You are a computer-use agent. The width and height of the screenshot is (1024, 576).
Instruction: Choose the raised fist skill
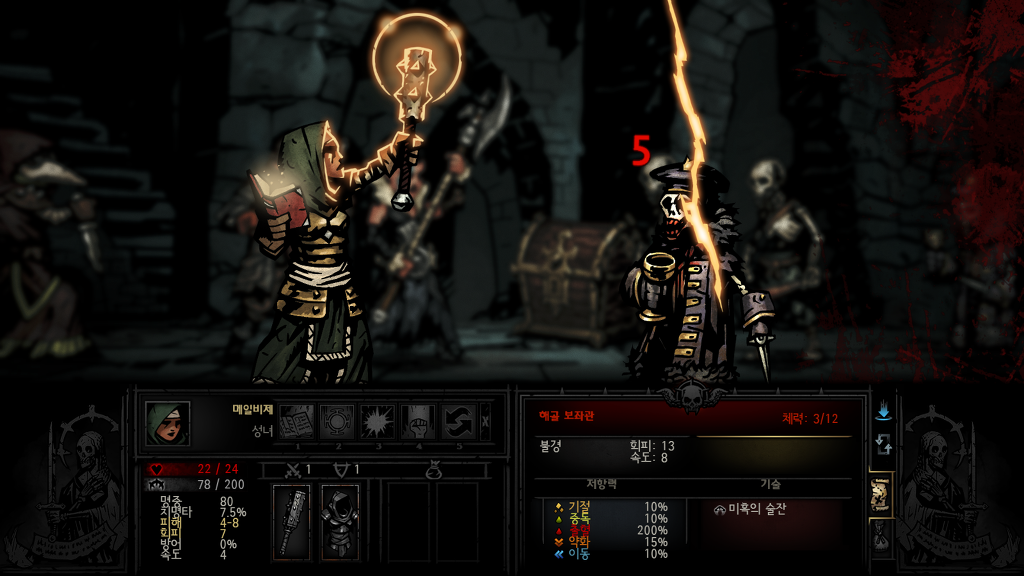pos(420,421)
